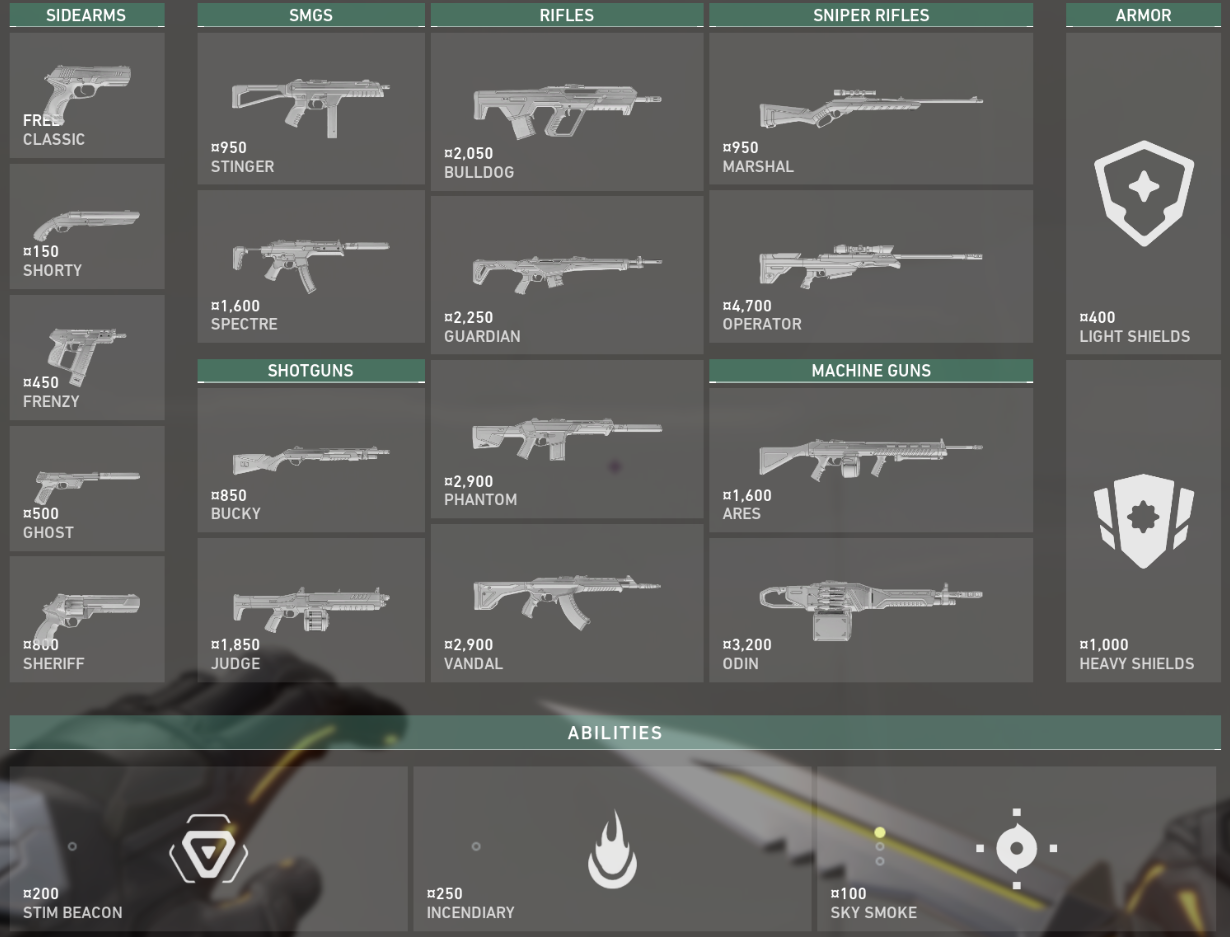This screenshot has height=937, width=1230.
Task: Buy the Bulldog rifle
Action: (567, 111)
